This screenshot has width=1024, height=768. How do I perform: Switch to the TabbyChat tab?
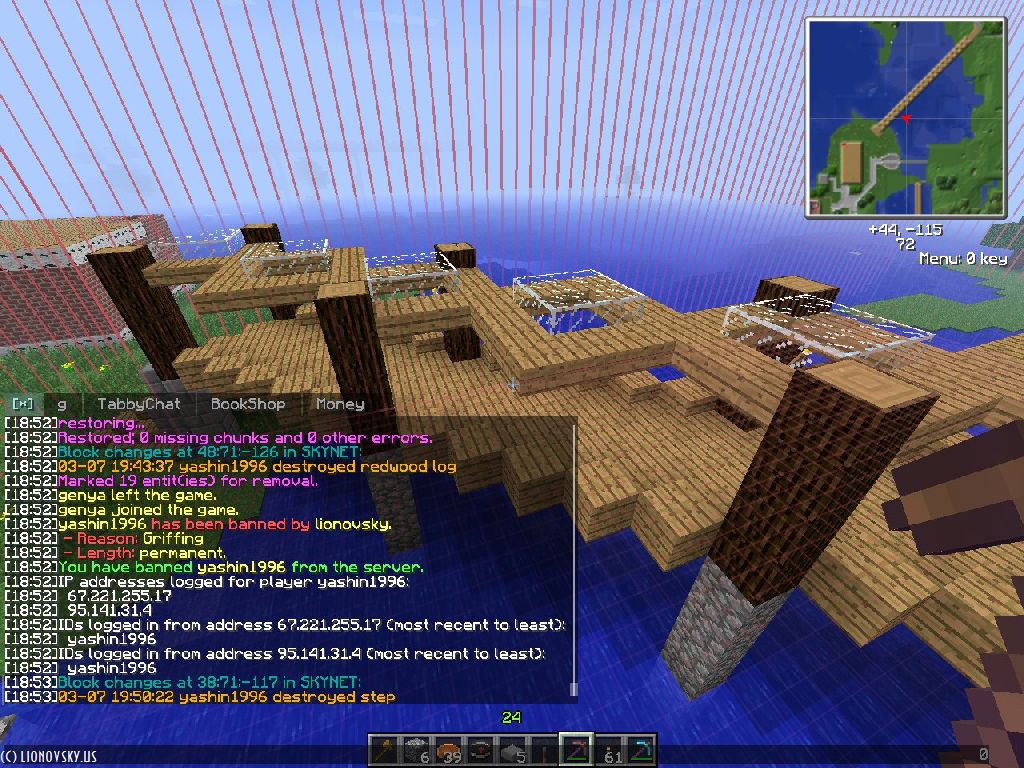click(139, 404)
